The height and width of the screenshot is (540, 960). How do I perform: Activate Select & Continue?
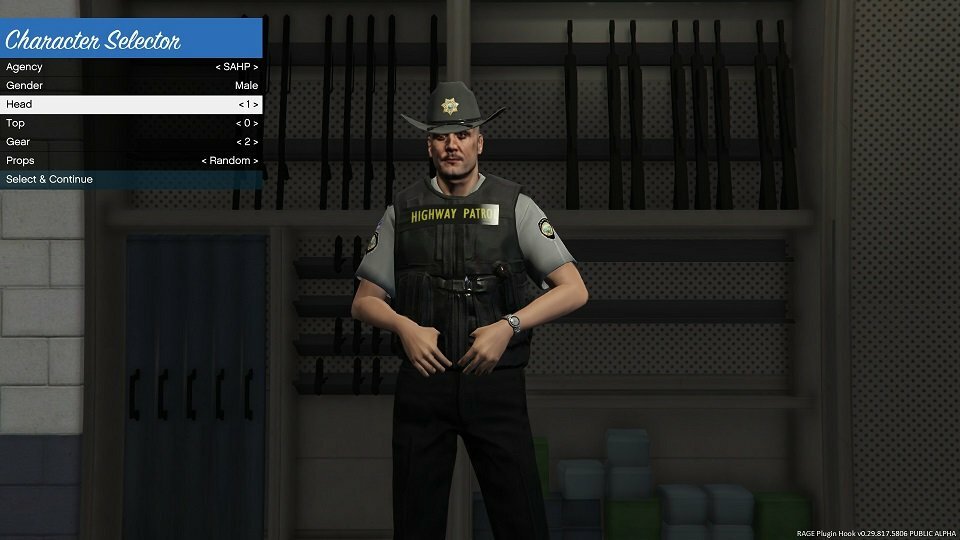click(x=131, y=179)
